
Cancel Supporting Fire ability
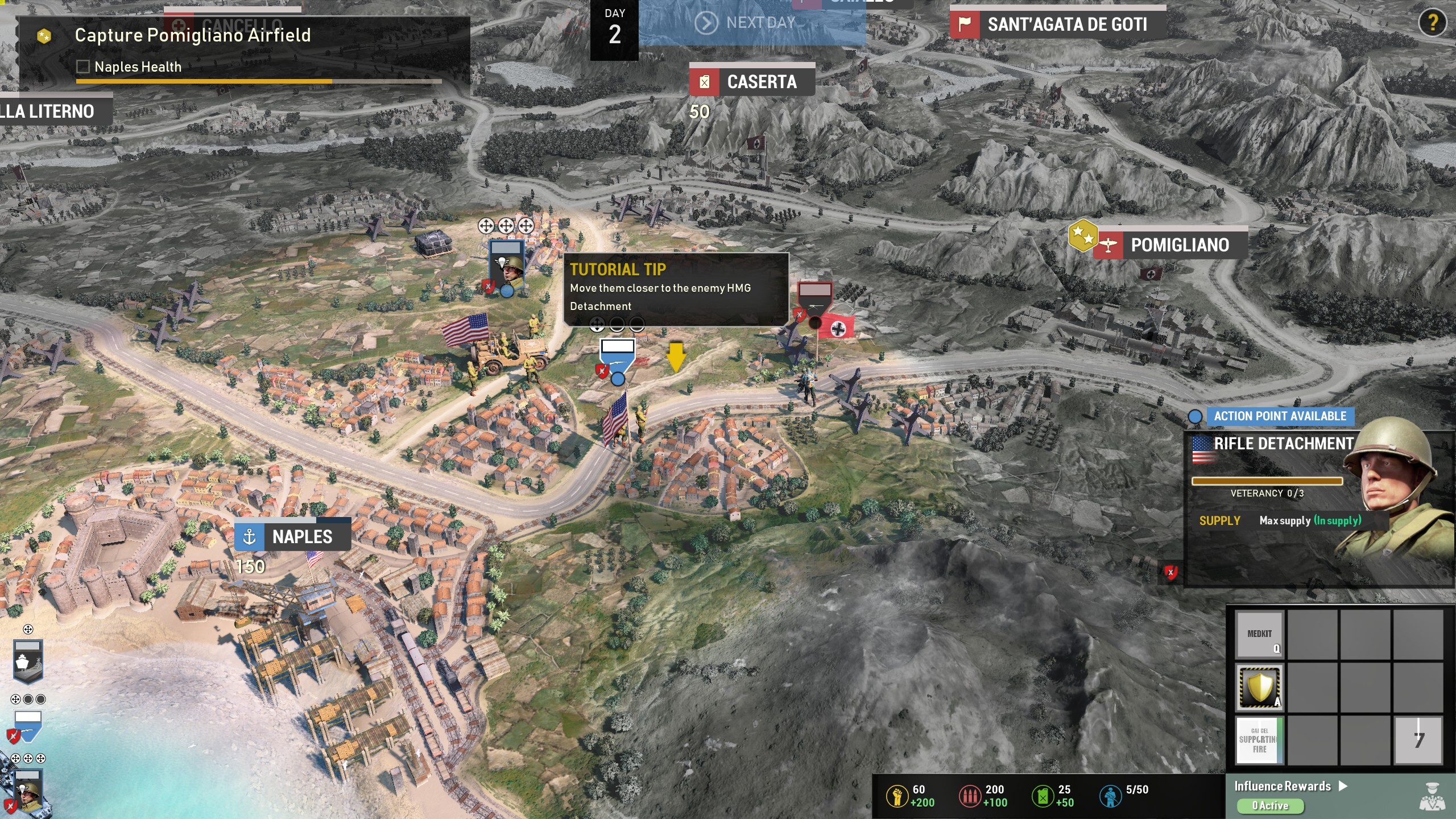point(1260,740)
